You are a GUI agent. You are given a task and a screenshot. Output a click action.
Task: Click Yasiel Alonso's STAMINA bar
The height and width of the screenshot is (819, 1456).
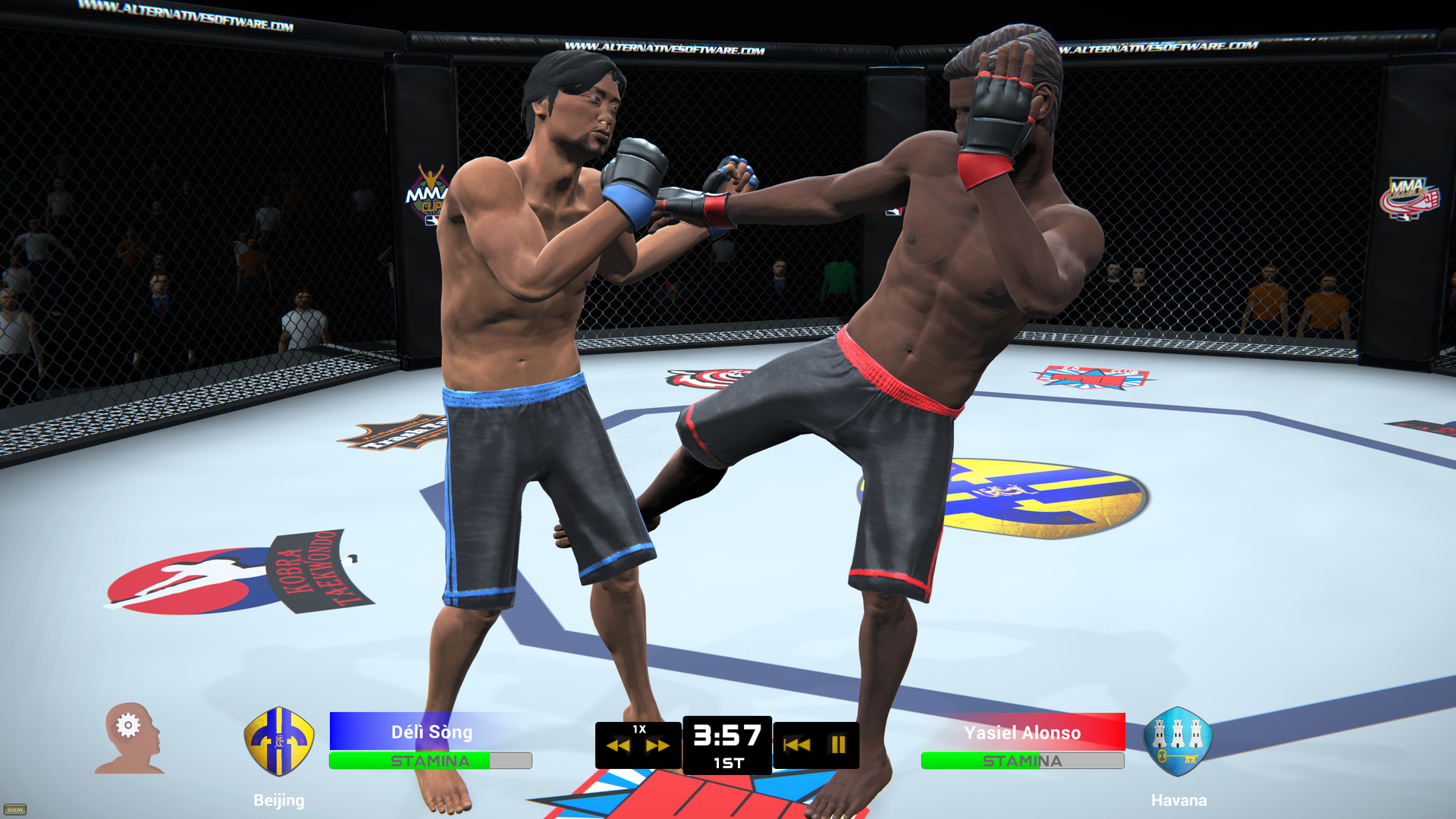coord(1023,760)
